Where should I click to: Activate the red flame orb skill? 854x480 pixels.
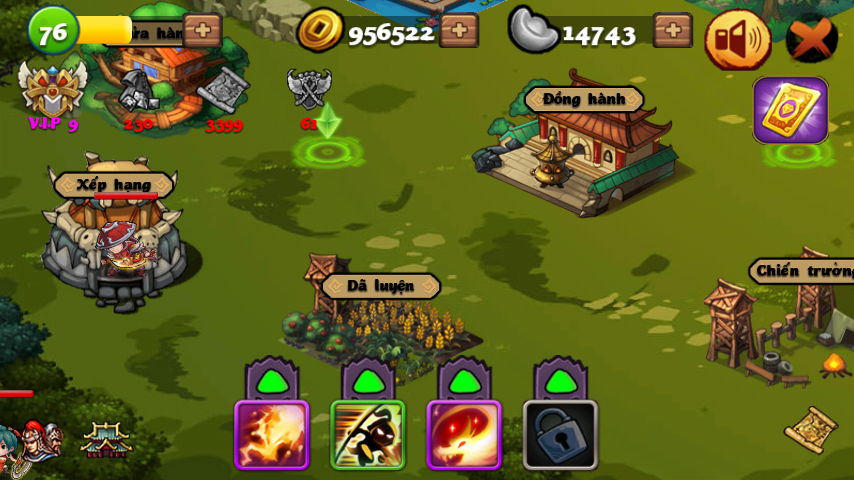pyautogui.click(x=464, y=434)
